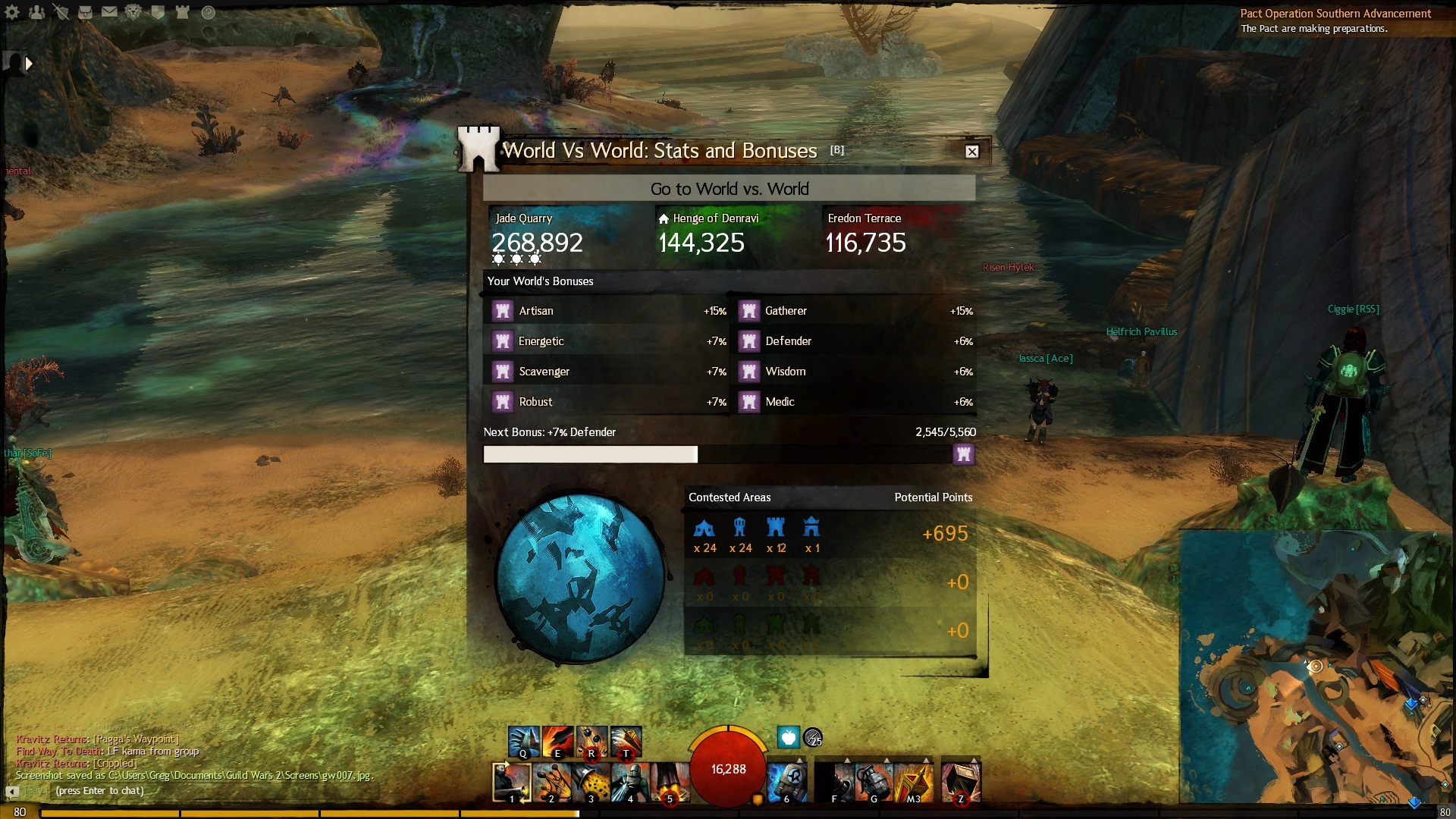Close the World Vs World stats window

click(x=971, y=152)
